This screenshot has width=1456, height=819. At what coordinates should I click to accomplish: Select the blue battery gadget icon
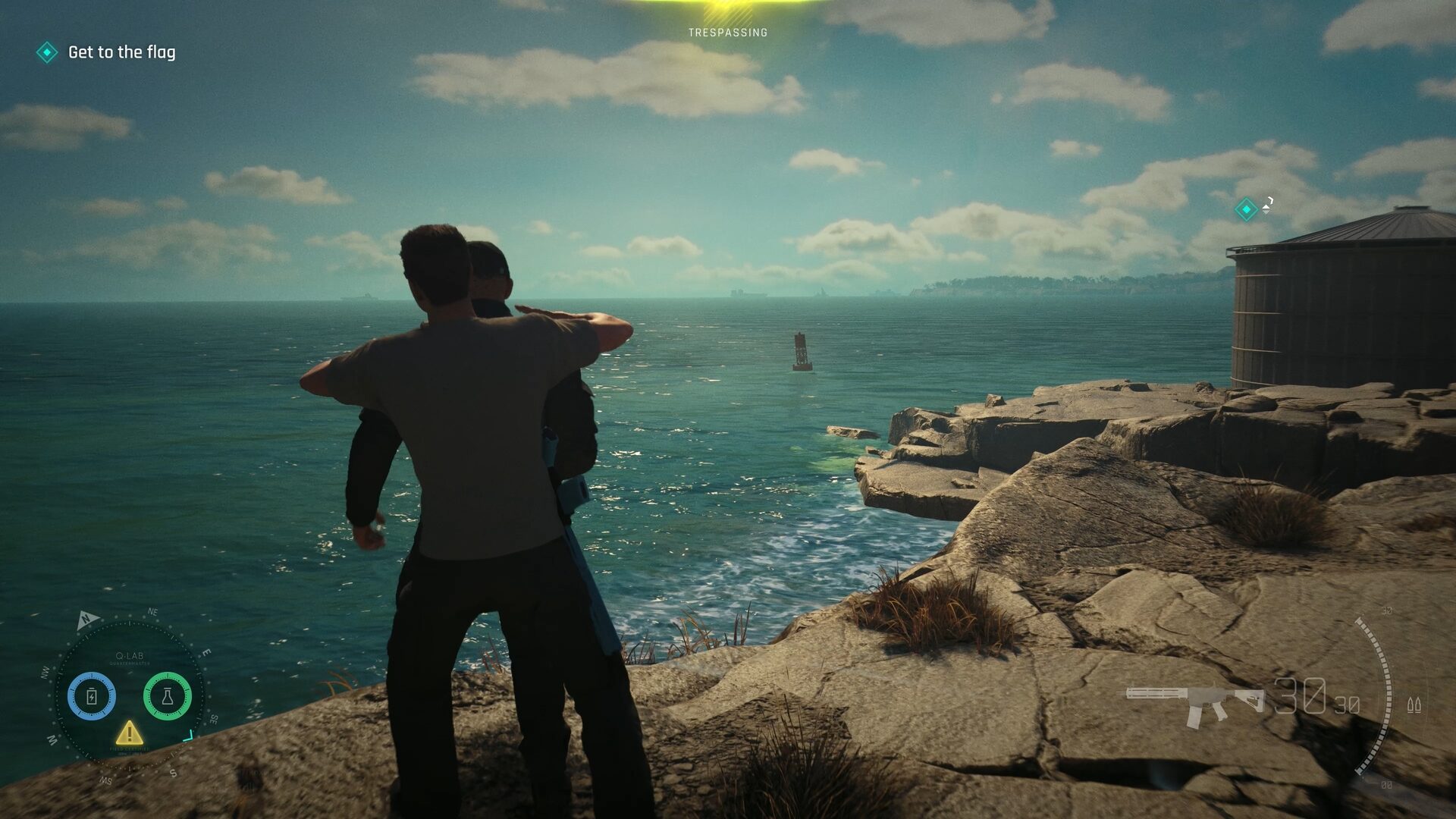coord(92,696)
